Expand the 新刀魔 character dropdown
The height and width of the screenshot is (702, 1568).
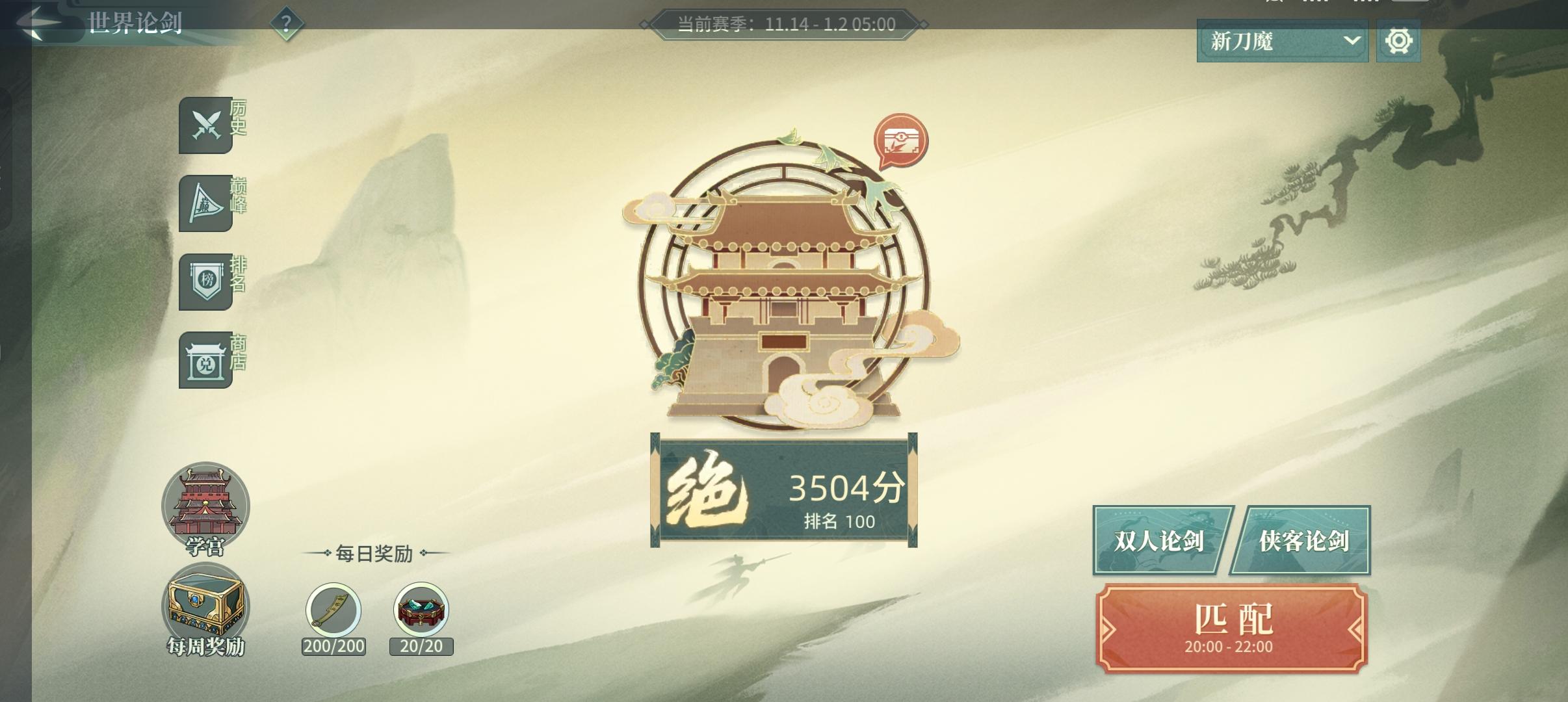tap(1281, 41)
